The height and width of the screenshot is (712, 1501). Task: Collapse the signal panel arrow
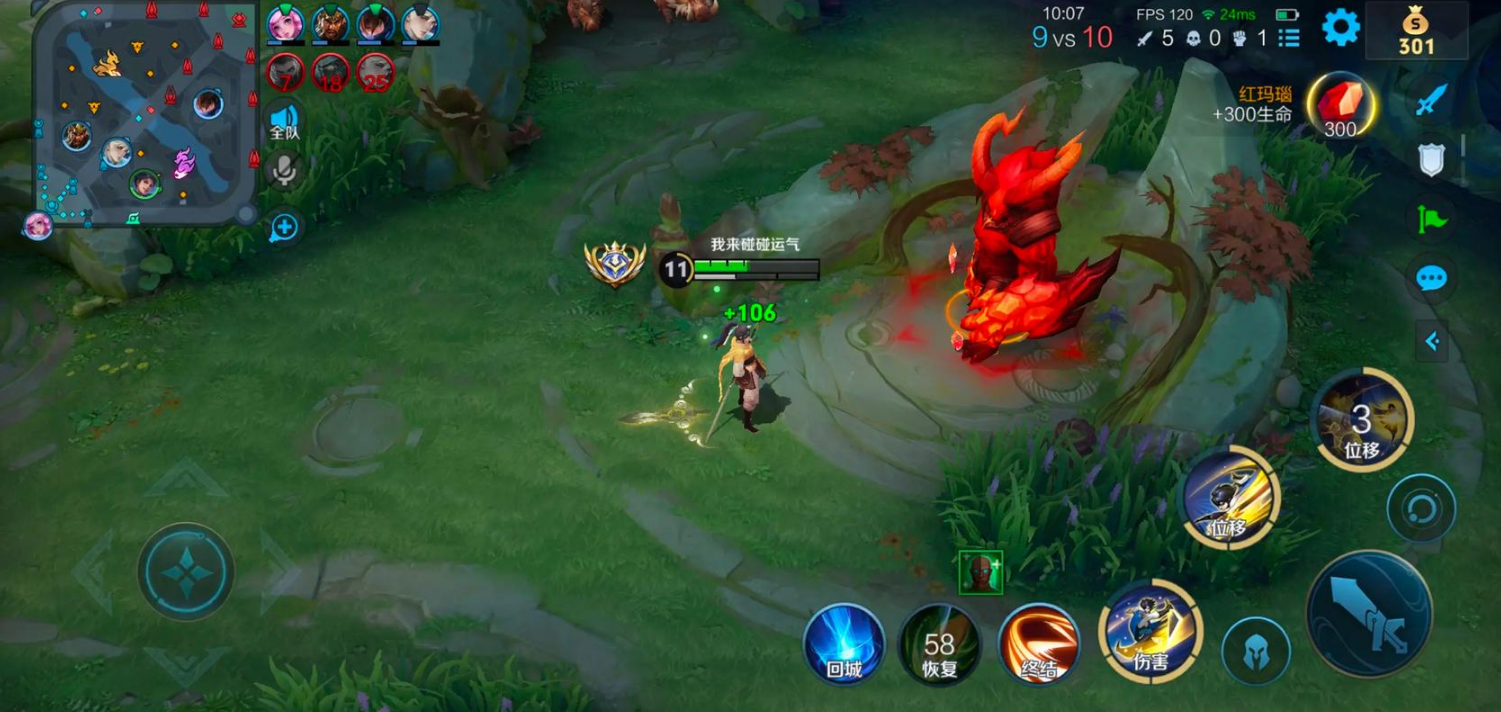[x=1432, y=342]
